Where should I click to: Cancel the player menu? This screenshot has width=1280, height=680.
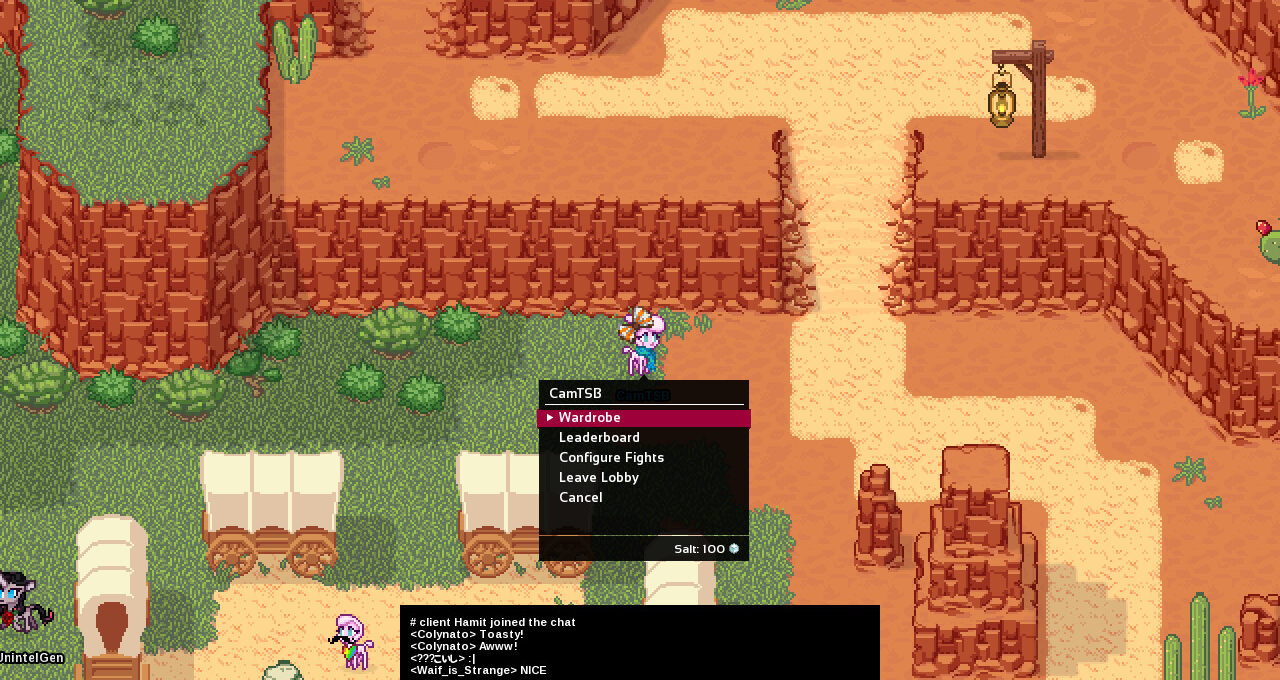[x=580, y=498]
